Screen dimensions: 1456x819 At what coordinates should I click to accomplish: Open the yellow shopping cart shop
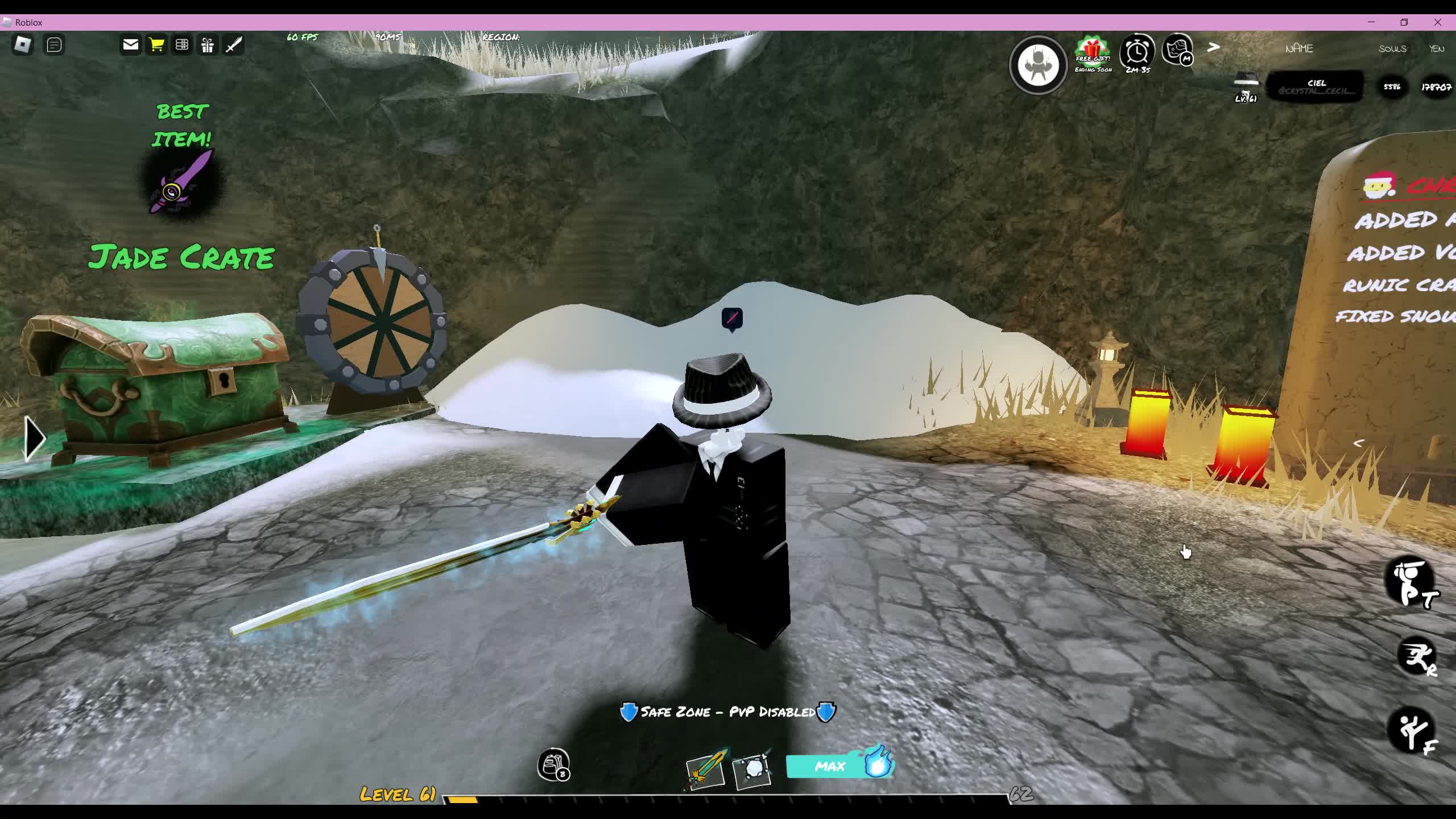click(156, 44)
